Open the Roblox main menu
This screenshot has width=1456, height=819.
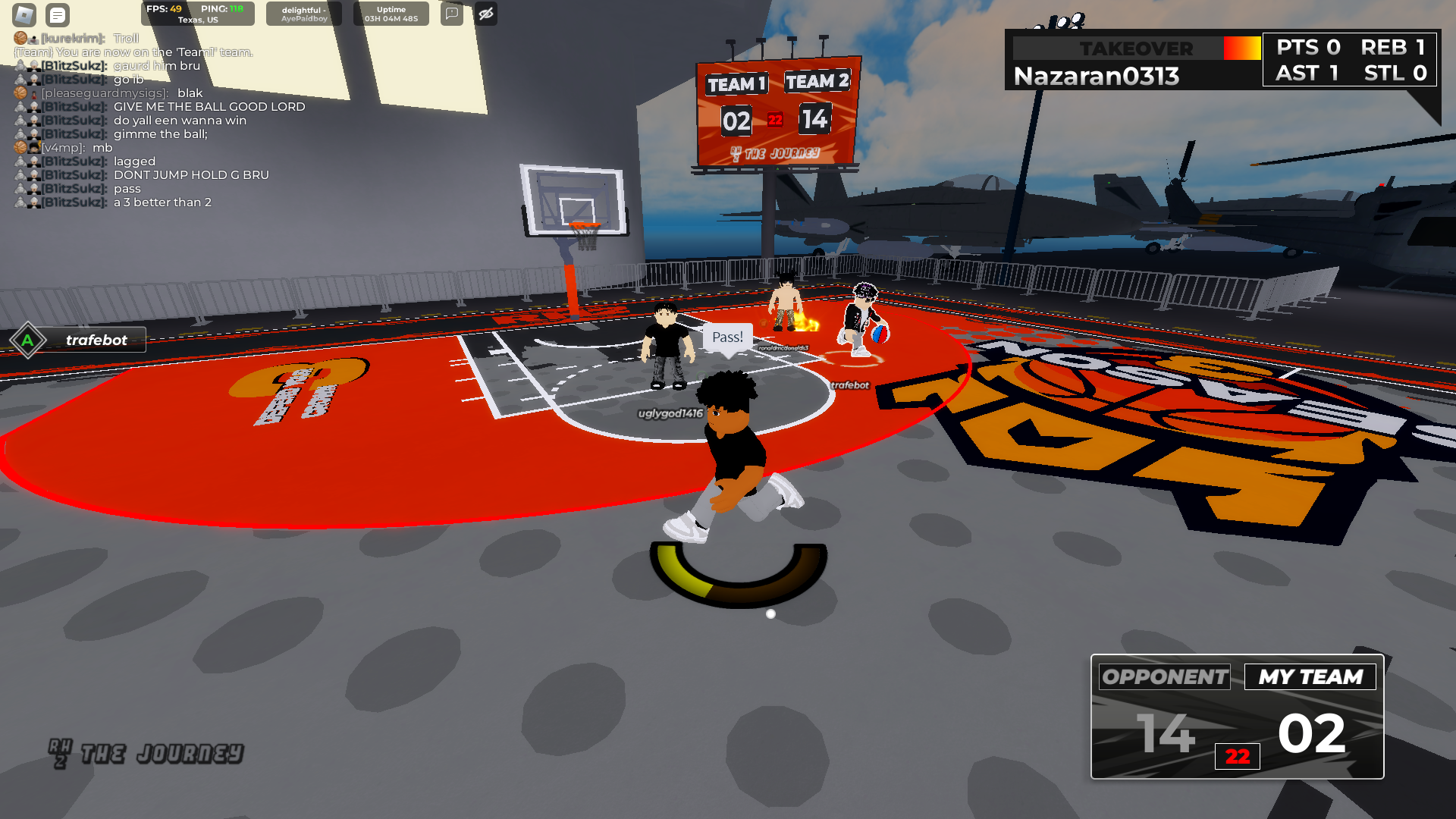(24, 14)
